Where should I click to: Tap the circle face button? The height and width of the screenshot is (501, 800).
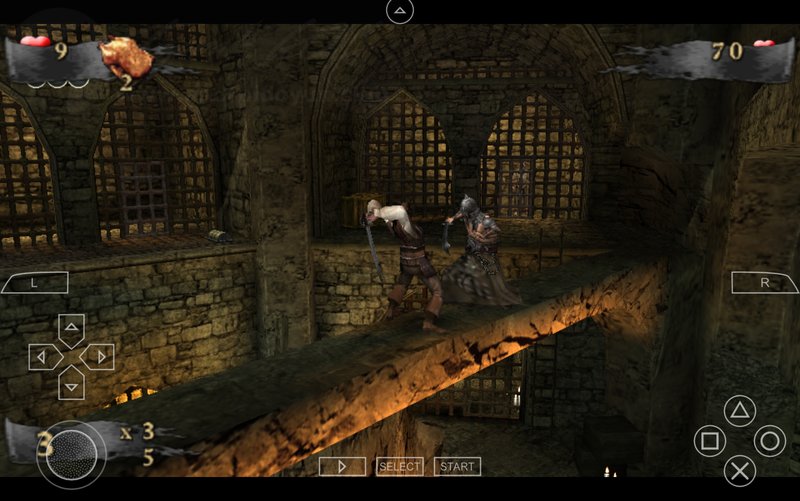click(x=769, y=440)
